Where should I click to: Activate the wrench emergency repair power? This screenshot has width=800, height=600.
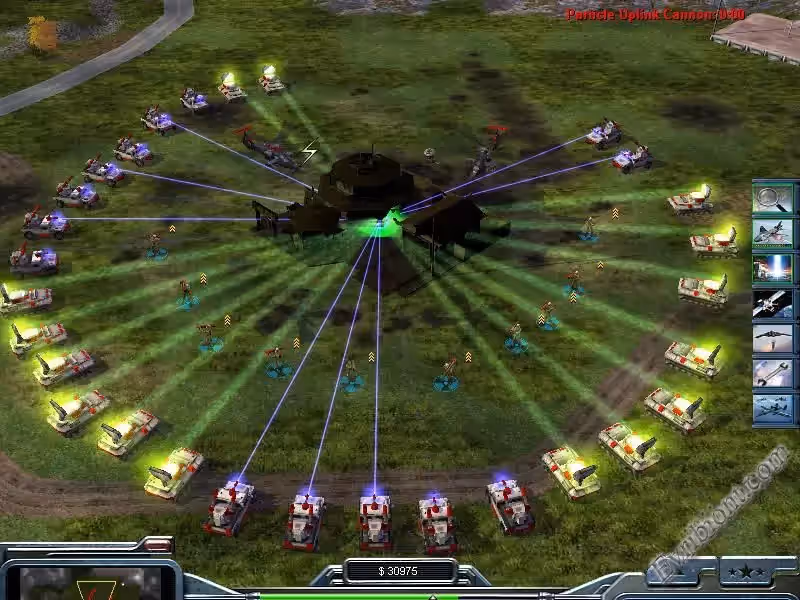(x=773, y=373)
